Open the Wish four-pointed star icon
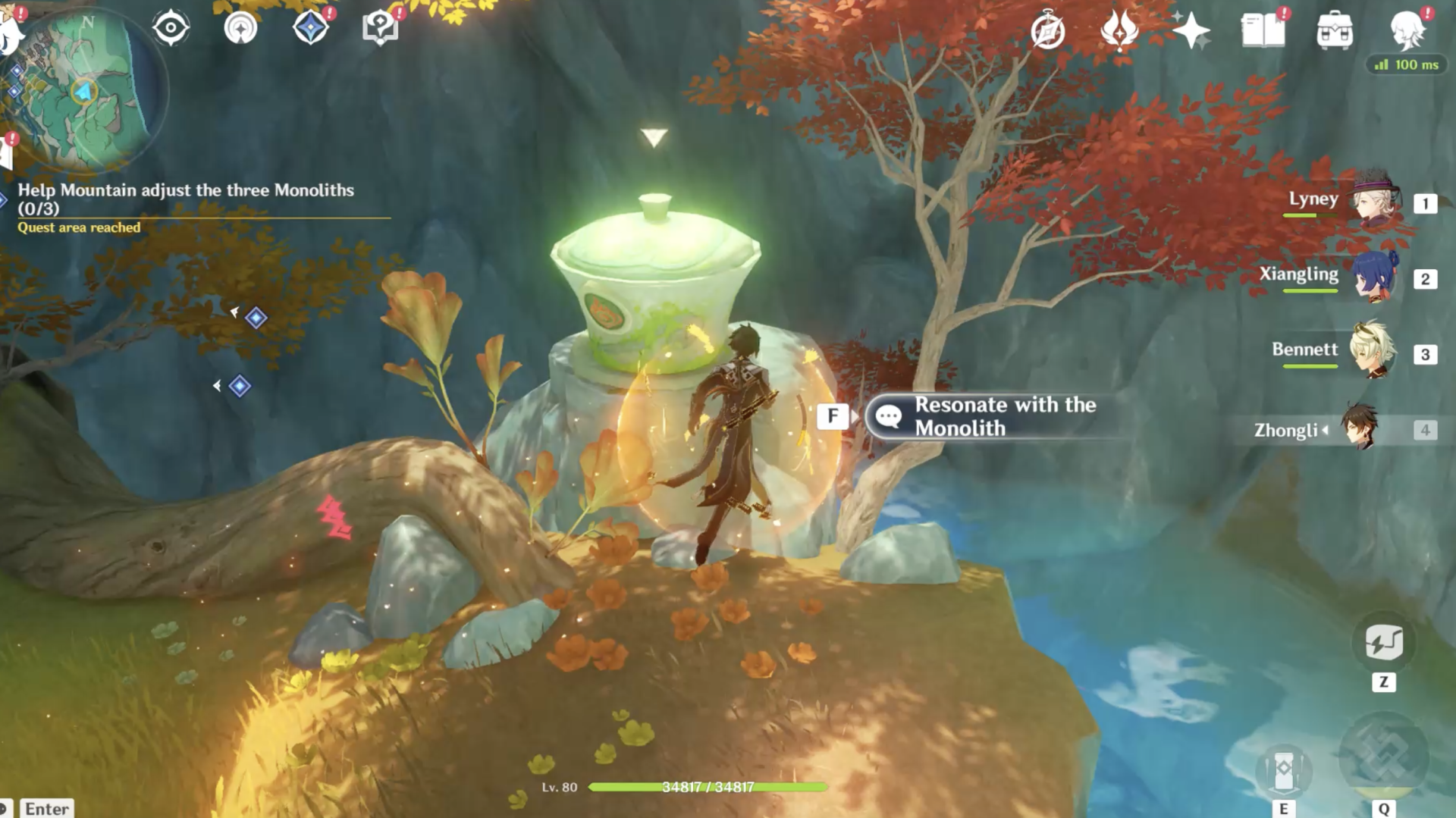The image size is (1456, 818). (x=1191, y=31)
